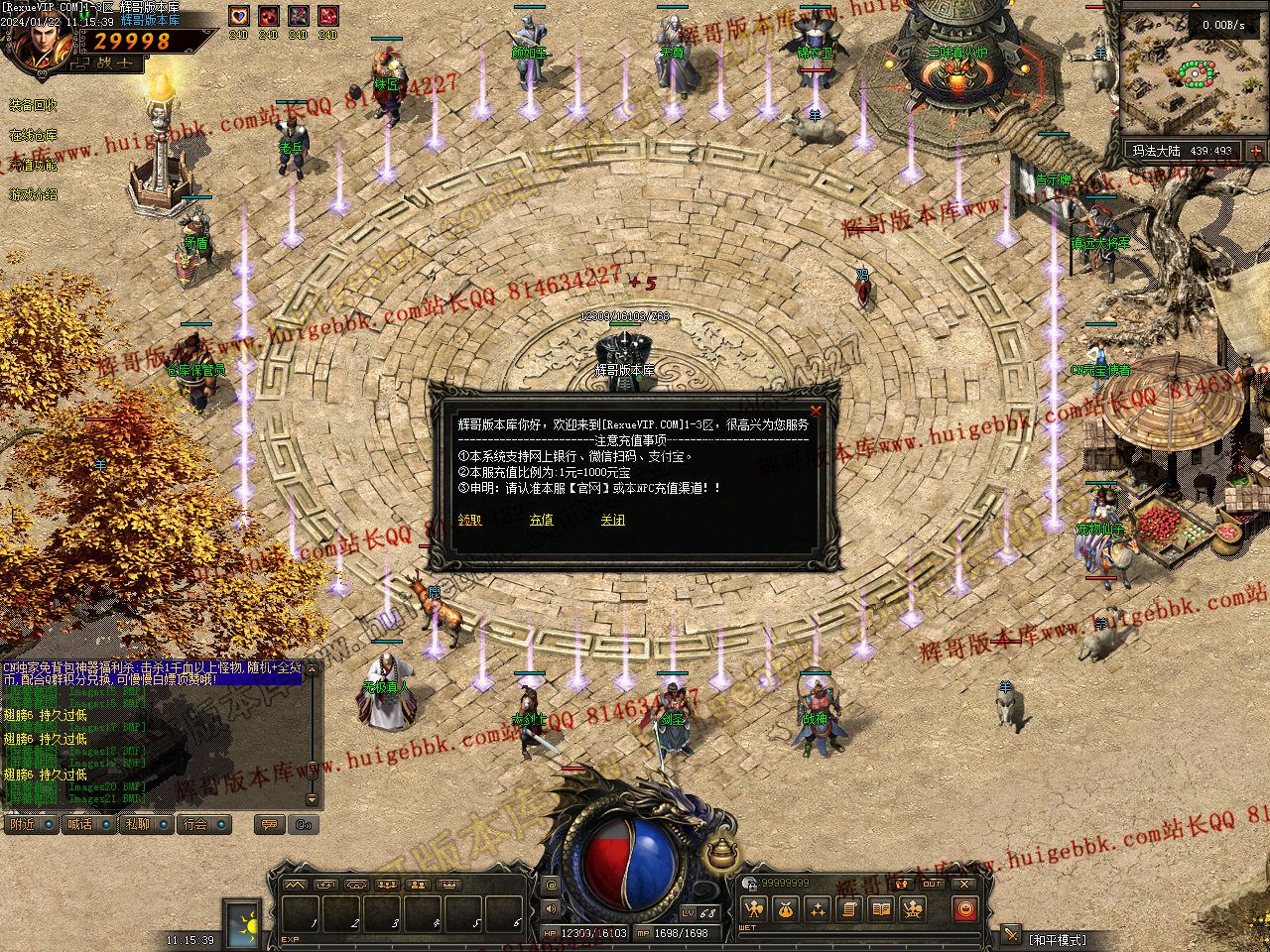
Task: Click the crossed-sword attack mode button
Action: click(x=1010, y=933)
